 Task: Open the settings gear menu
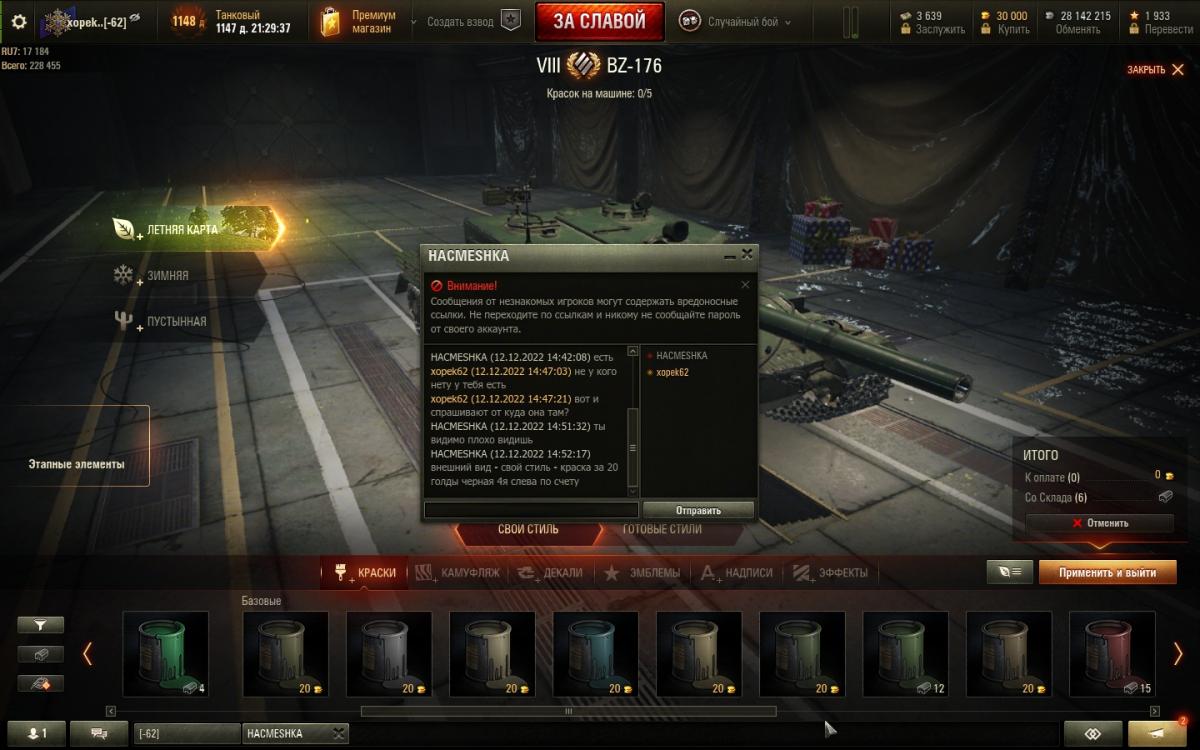pos(18,21)
